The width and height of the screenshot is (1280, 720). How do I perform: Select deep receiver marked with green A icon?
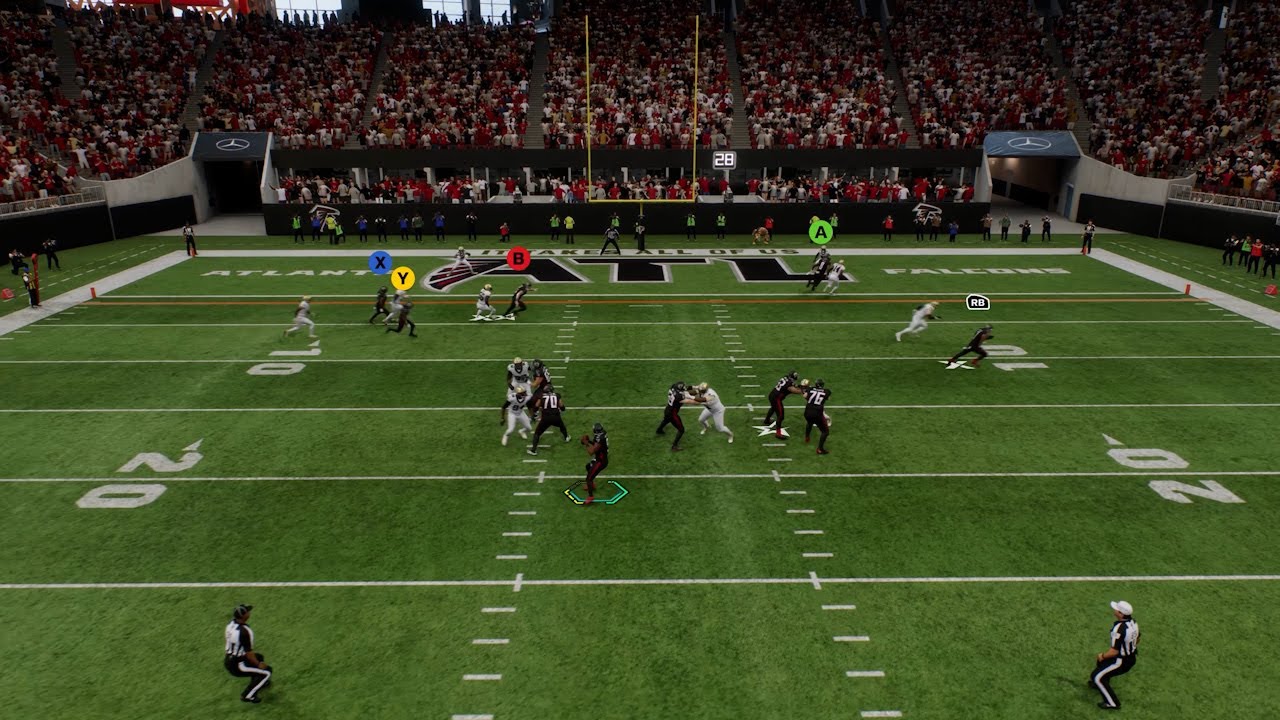pos(819,232)
